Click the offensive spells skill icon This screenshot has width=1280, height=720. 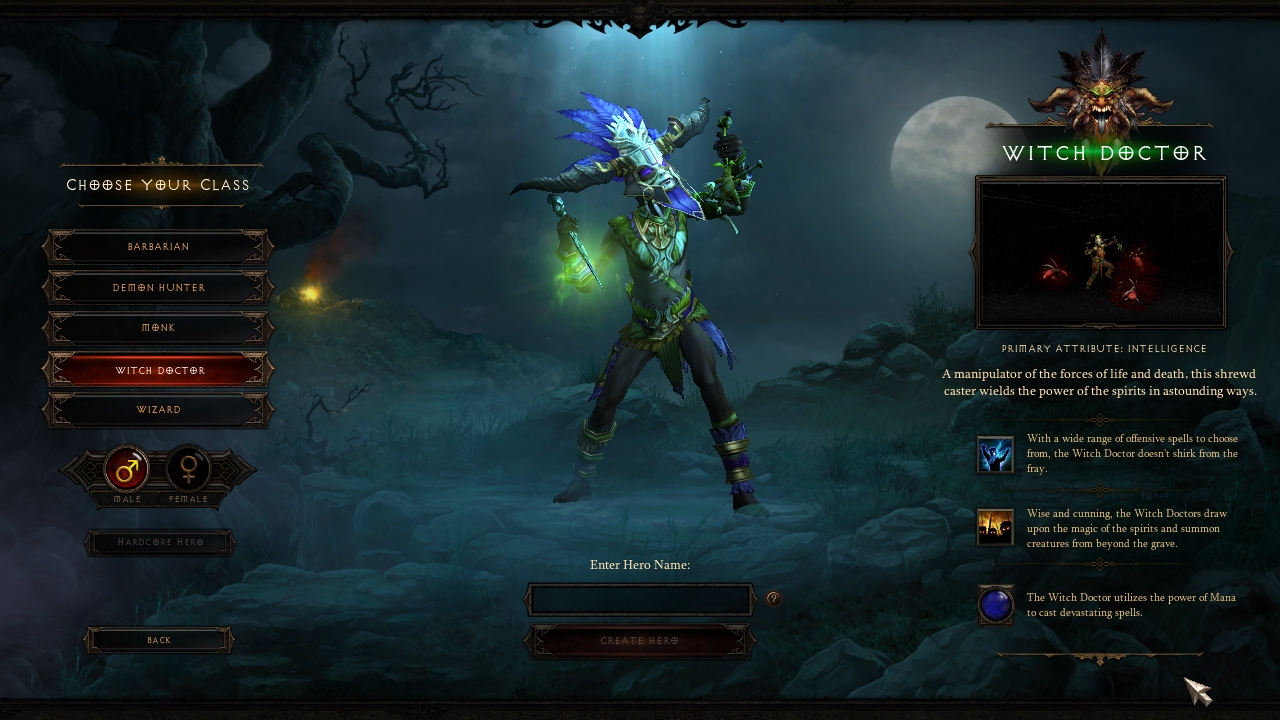click(995, 454)
